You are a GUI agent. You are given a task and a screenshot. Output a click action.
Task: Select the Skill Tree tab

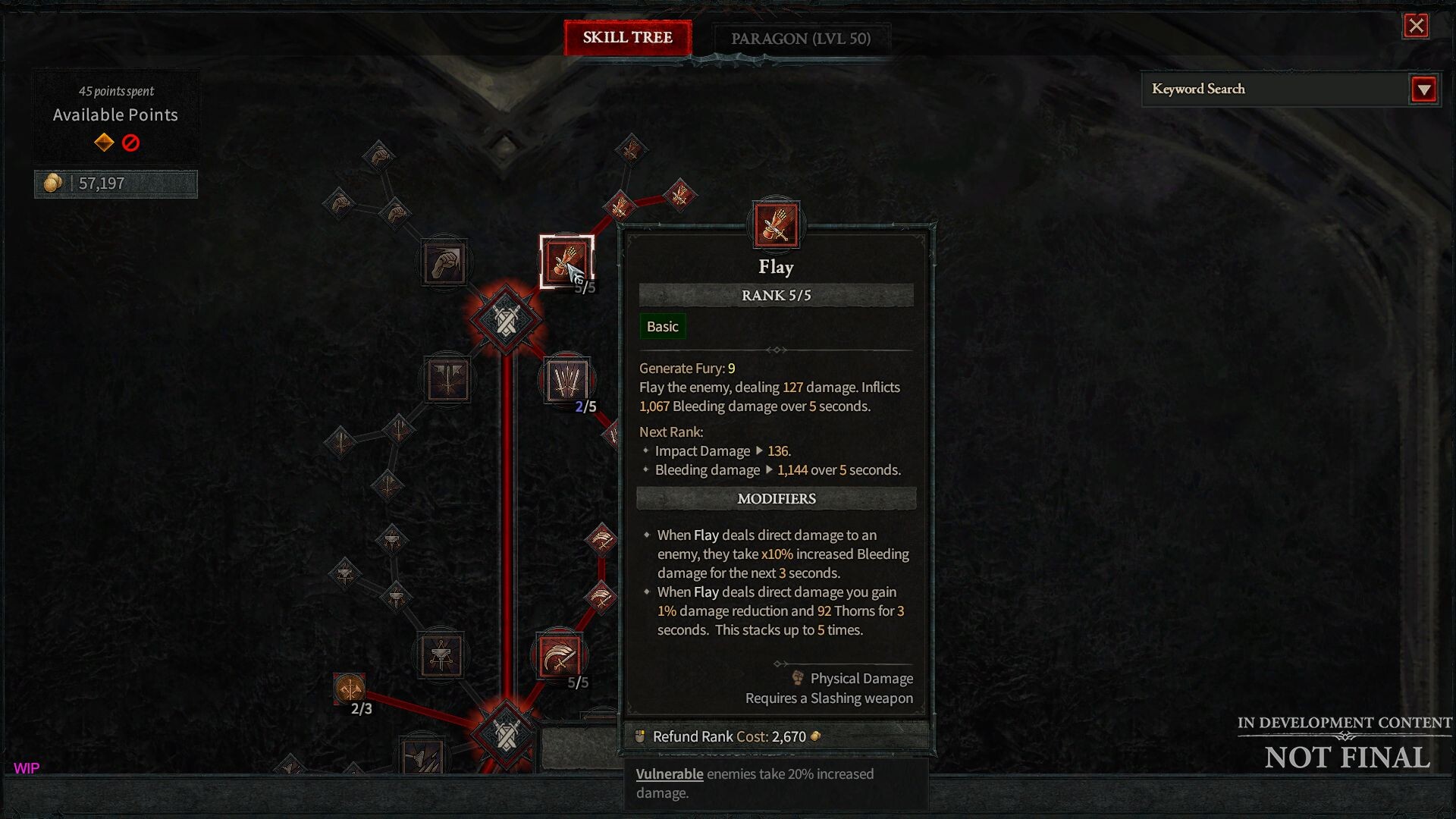pyautogui.click(x=627, y=39)
